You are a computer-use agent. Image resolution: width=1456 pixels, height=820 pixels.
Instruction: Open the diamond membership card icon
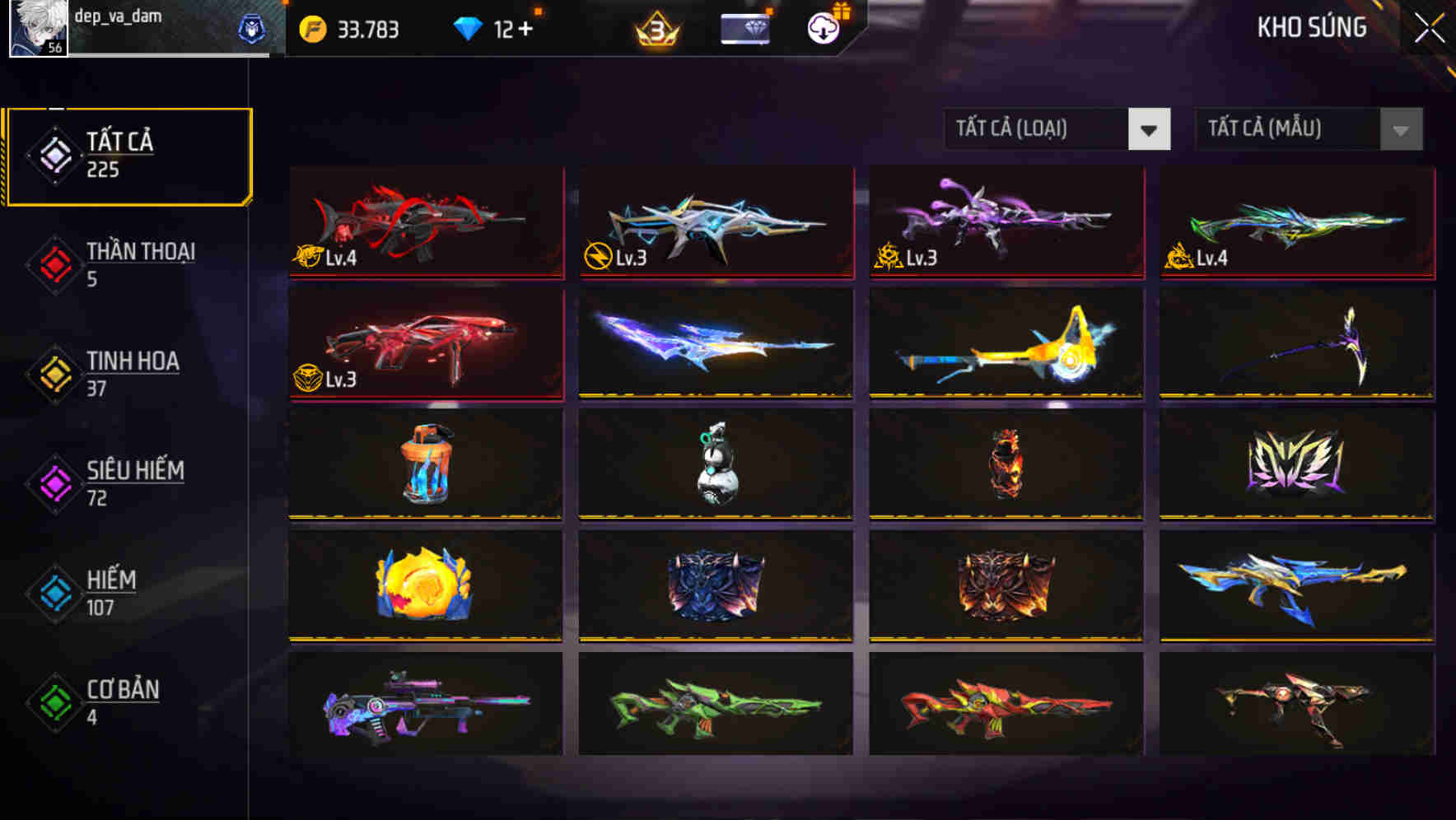(744, 30)
